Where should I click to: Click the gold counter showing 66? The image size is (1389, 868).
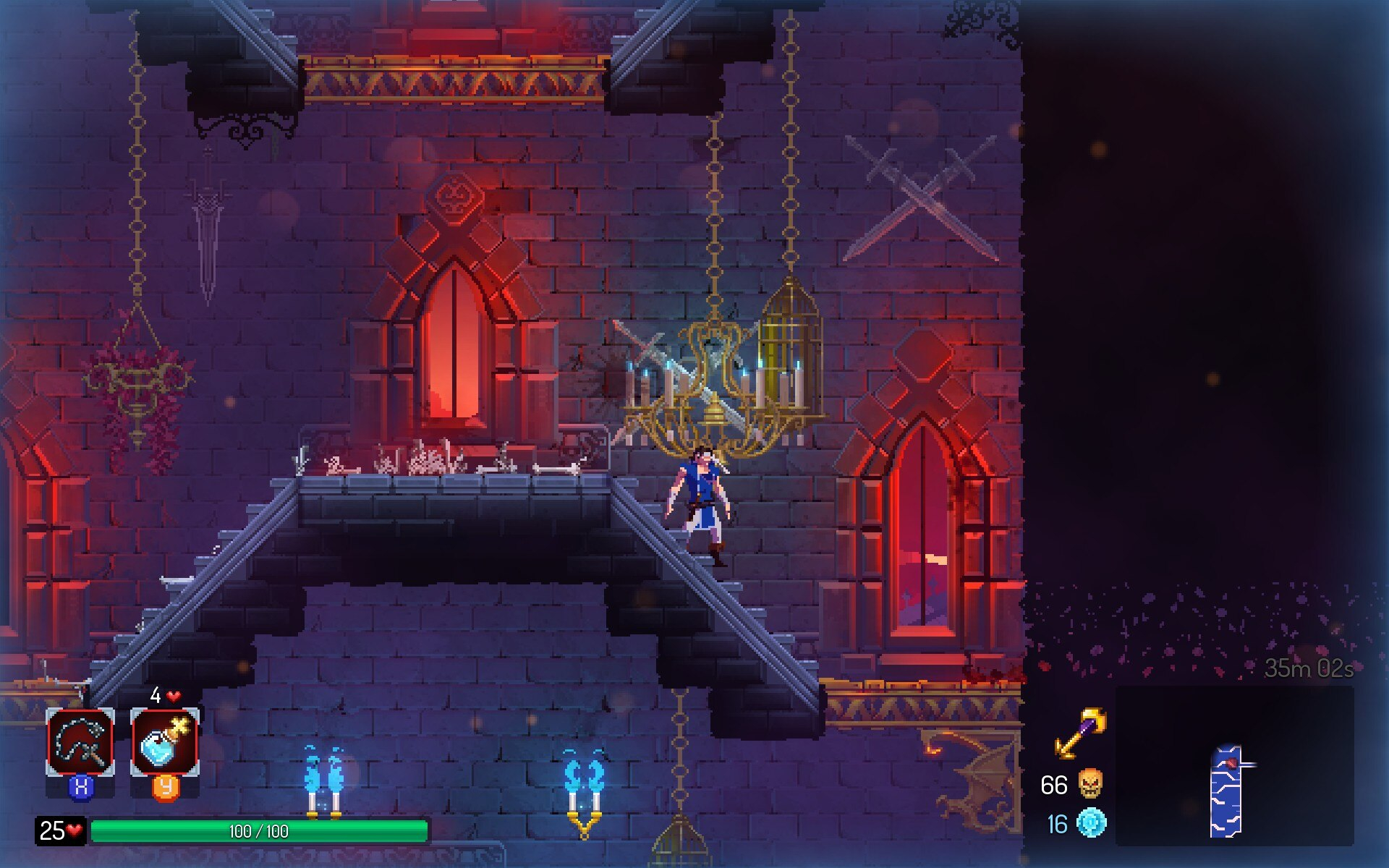(x=1055, y=783)
